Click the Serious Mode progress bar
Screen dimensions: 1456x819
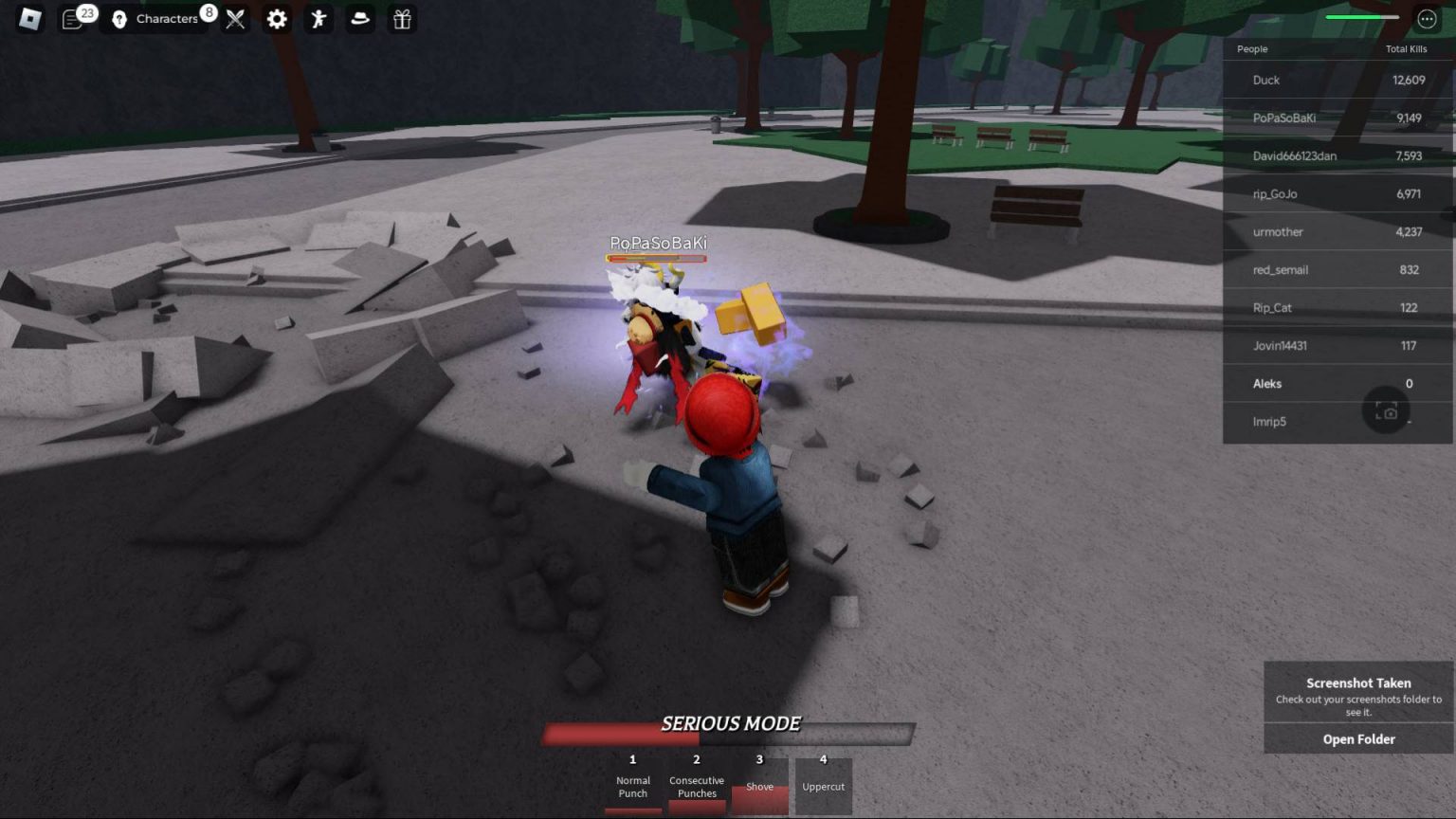[728, 733]
